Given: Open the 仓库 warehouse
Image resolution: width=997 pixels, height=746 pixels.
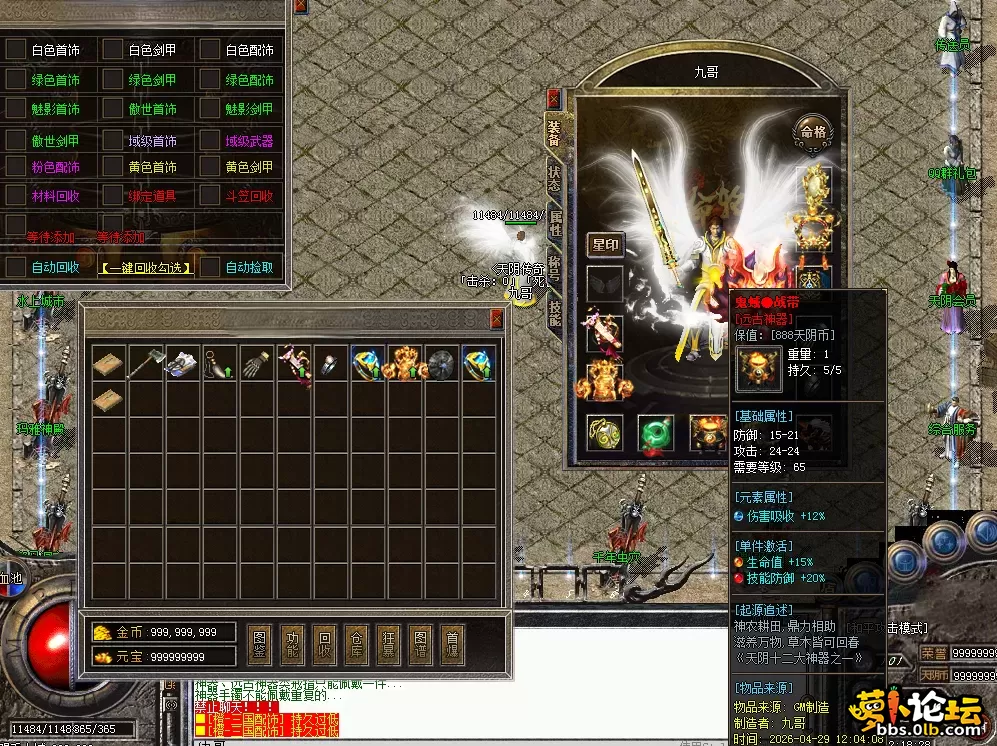Looking at the screenshot, I should click(356, 643).
